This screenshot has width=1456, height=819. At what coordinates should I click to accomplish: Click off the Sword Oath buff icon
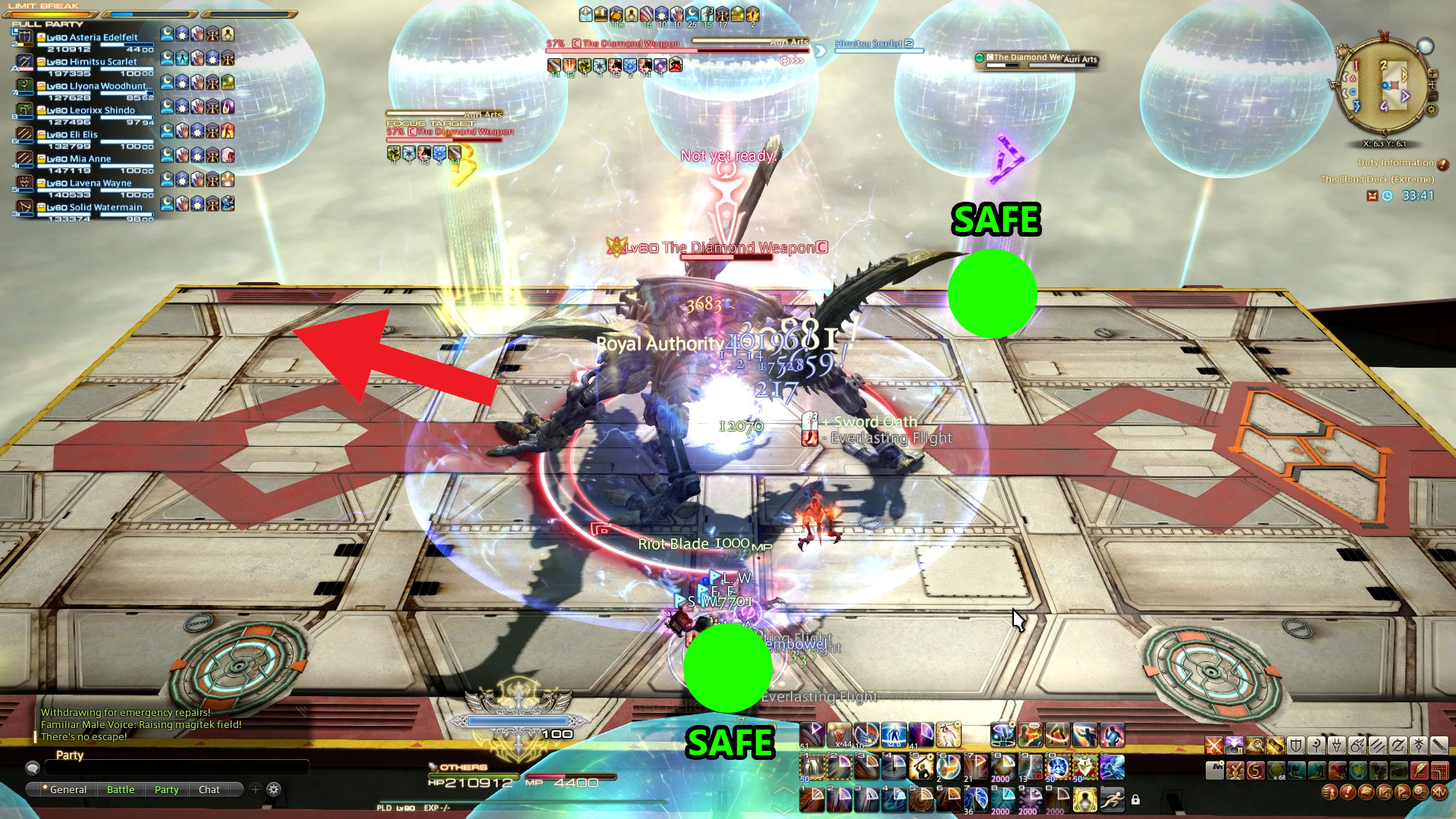click(x=808, y=422)
